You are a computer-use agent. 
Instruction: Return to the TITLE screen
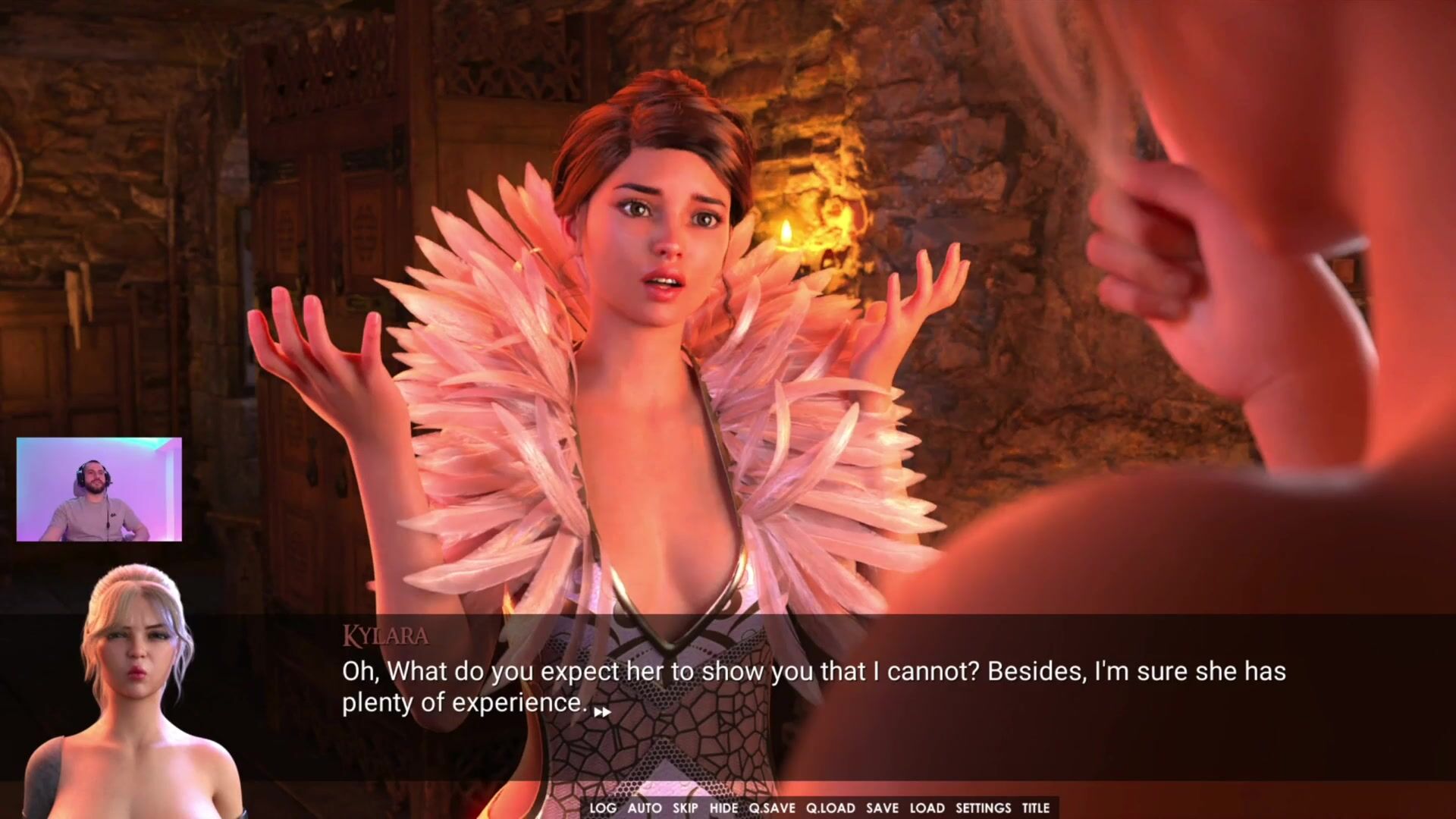click(x=1035, y=808)
